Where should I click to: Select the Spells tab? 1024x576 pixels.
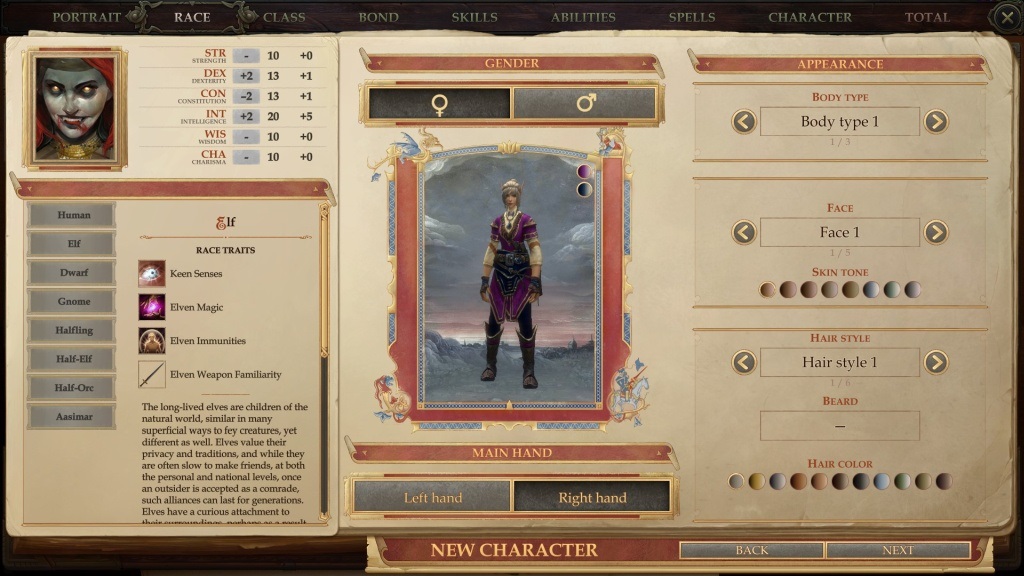pos(692,17)
